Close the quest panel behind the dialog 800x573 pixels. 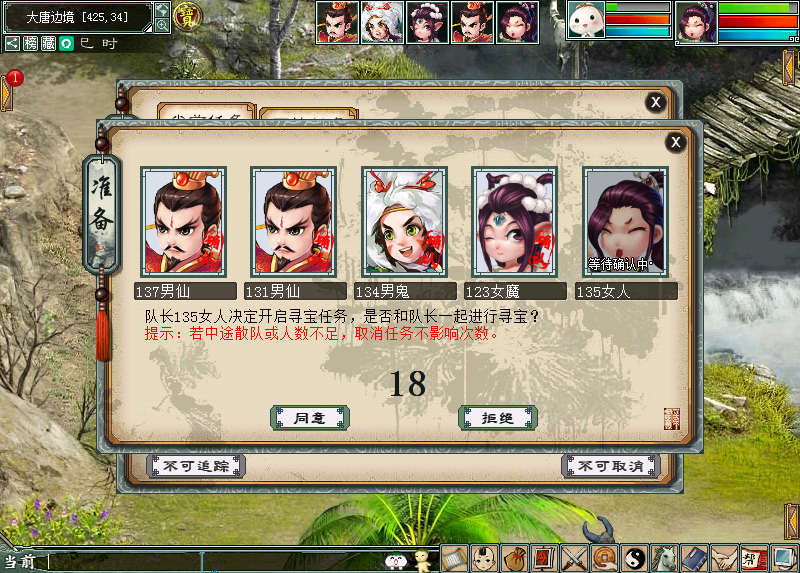pos(655,102)
